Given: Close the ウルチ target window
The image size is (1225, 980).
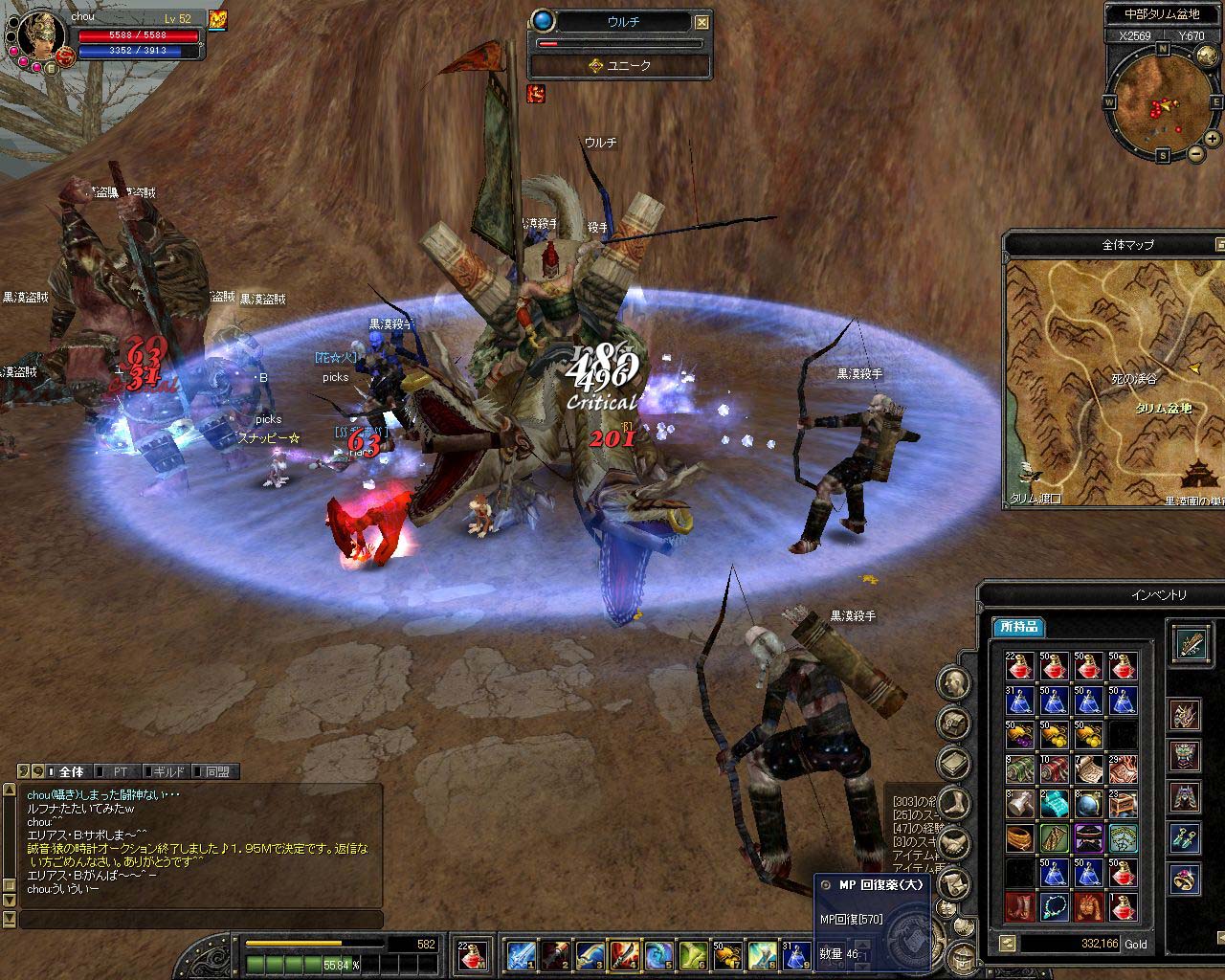Looking at the screenshot, I should click(702, 22).
